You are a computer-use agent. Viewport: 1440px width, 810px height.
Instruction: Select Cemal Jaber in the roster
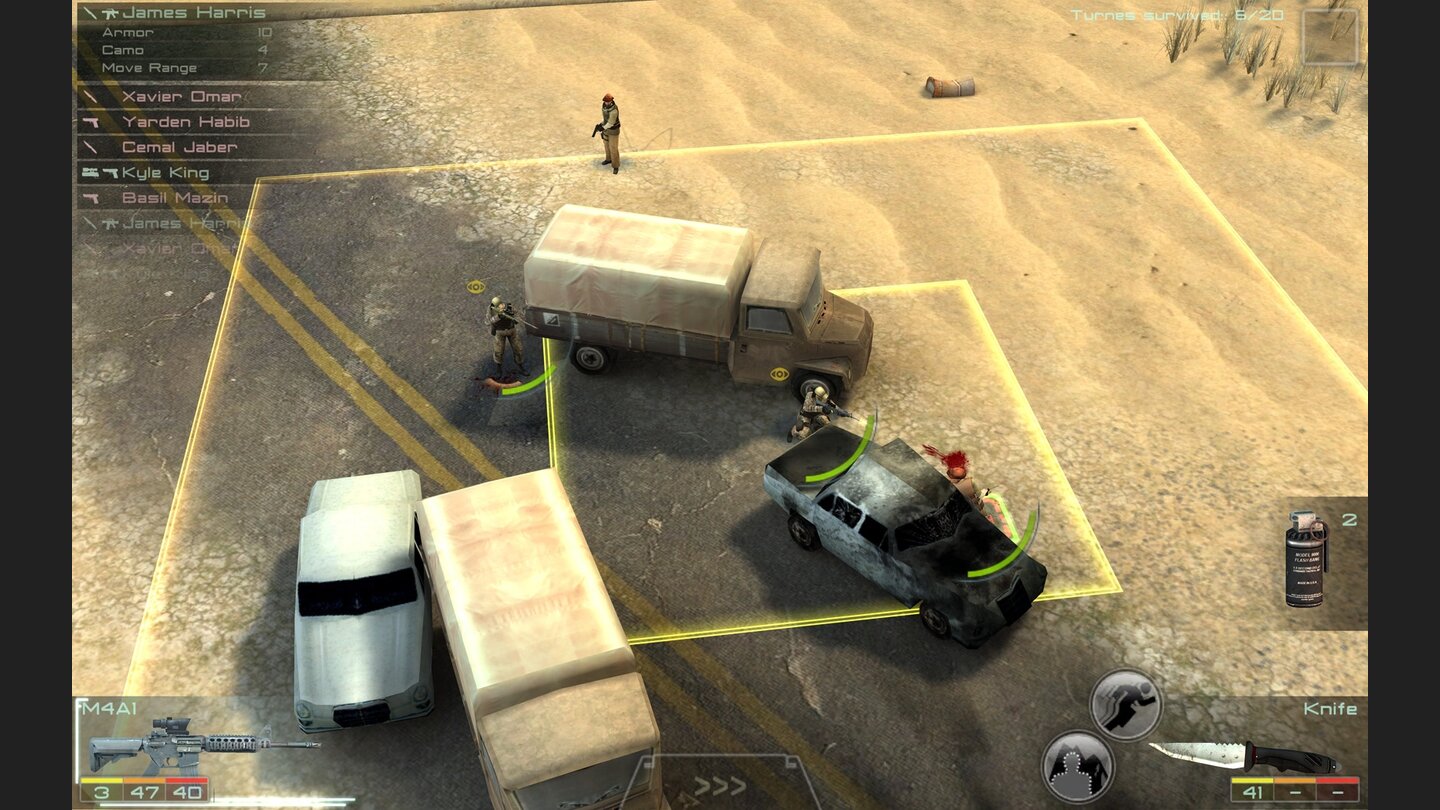point(181,147)
